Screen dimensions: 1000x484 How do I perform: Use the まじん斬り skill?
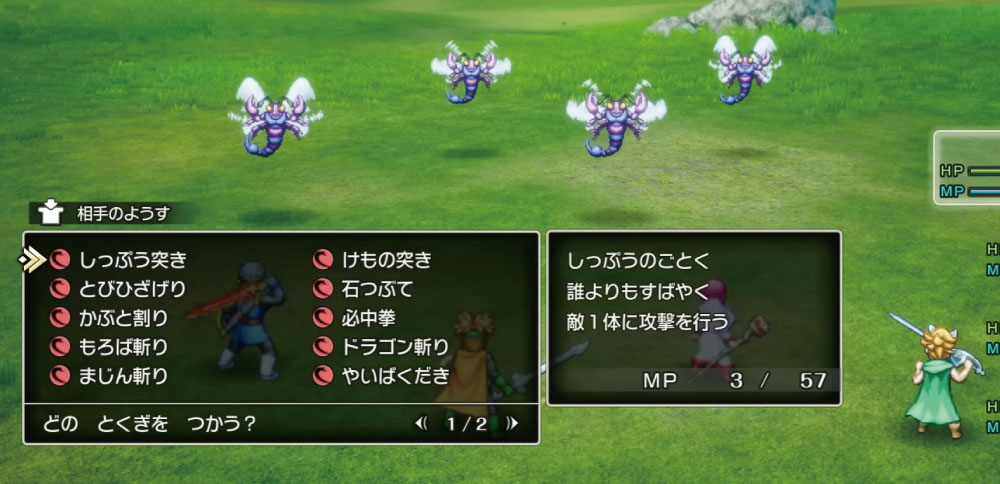124,376
